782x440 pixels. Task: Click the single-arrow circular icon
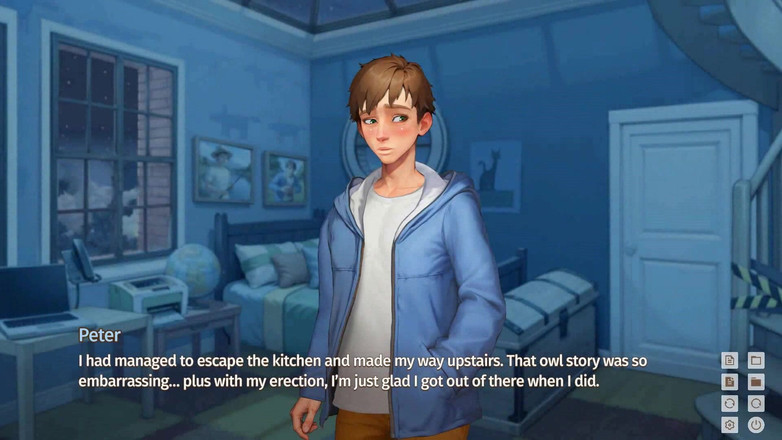tap(756, 404)
